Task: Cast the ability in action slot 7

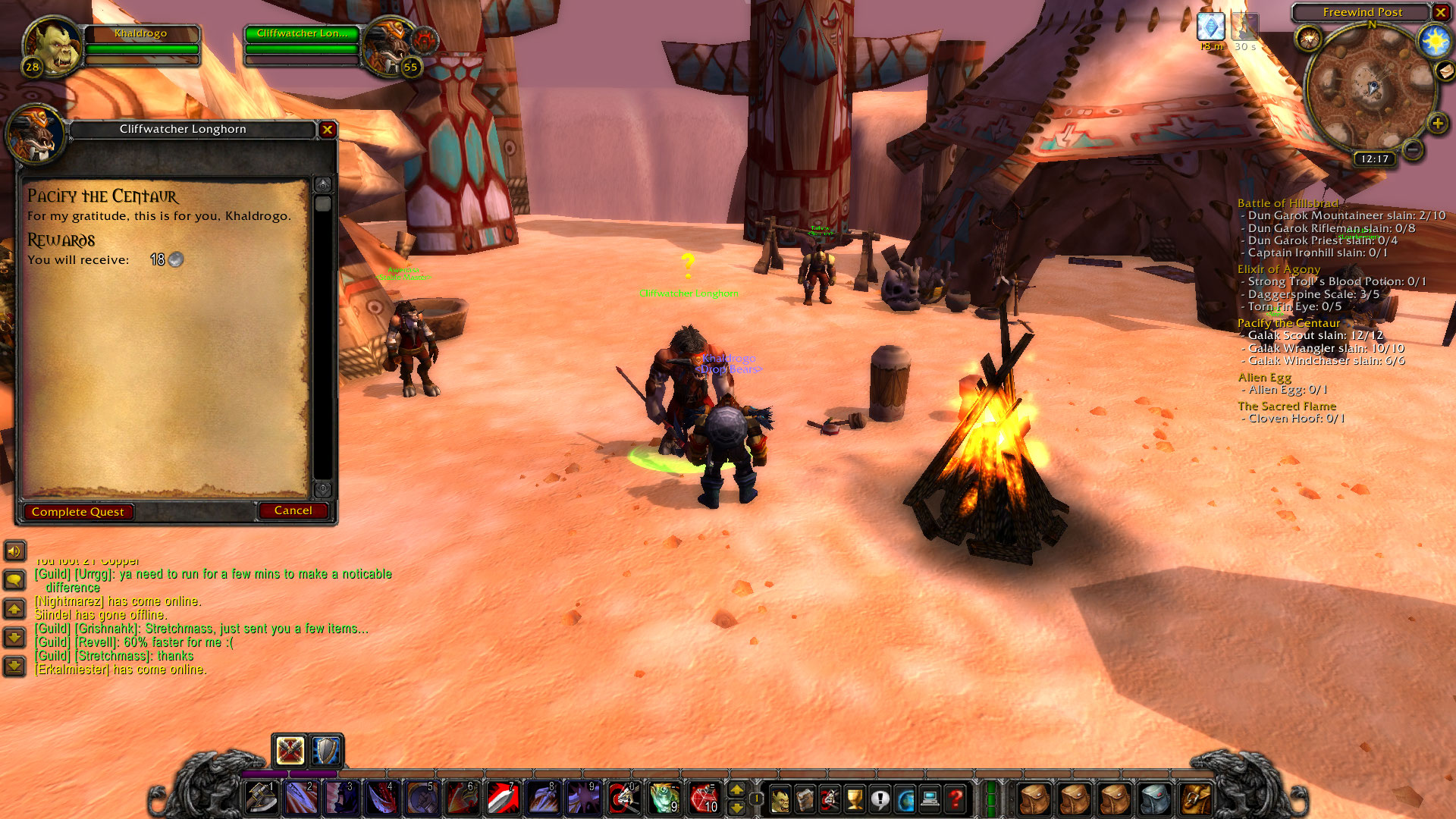Action: tap(502, 796)
